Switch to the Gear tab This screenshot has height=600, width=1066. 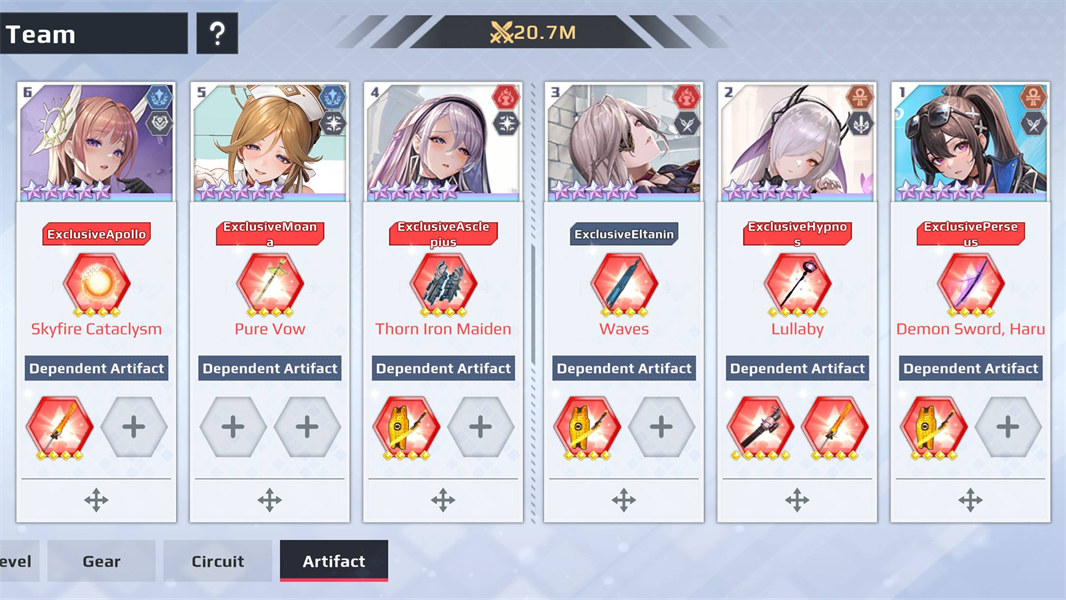pyautogui.click(x=101, y=561)
